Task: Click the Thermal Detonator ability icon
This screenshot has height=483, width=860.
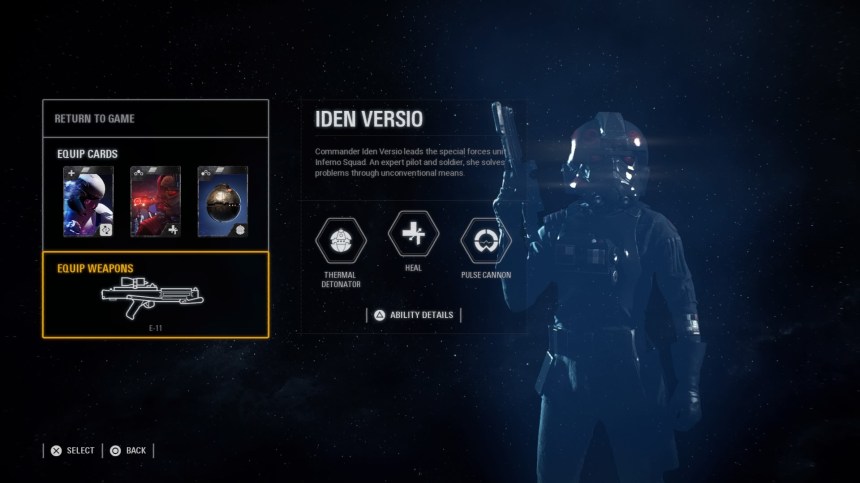Action: 341,240
